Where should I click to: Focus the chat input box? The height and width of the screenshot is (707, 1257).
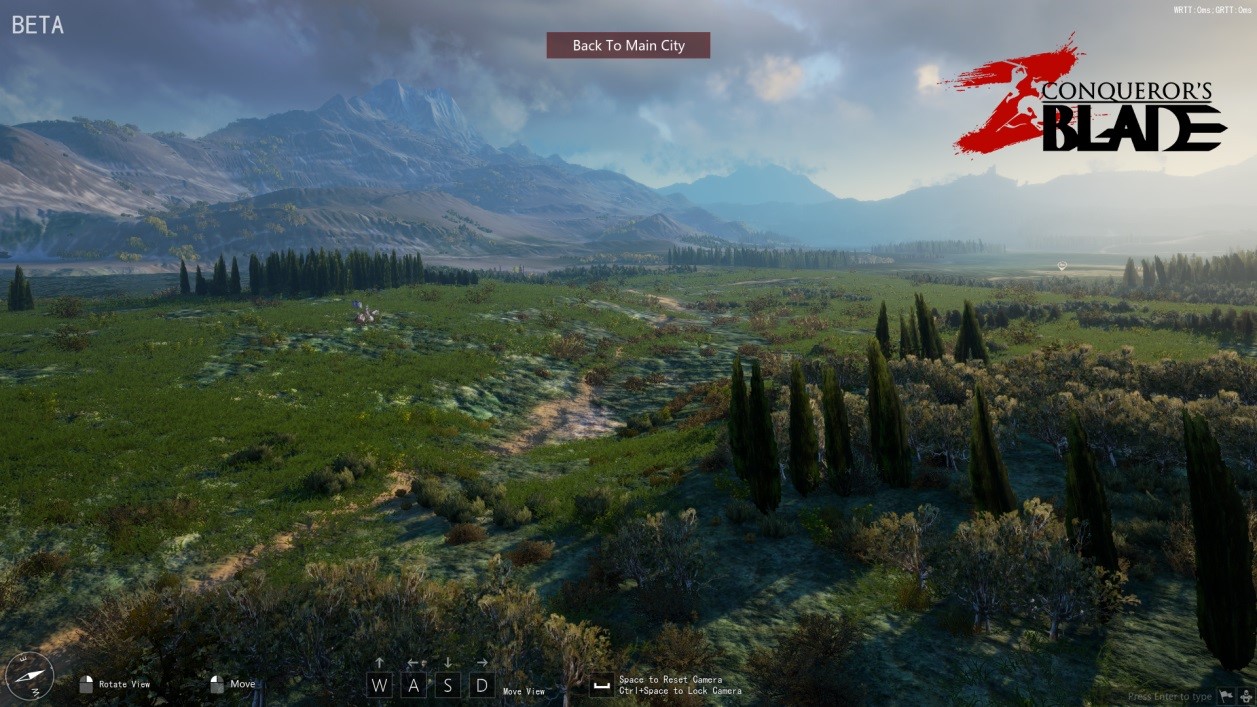point(1169,696)
